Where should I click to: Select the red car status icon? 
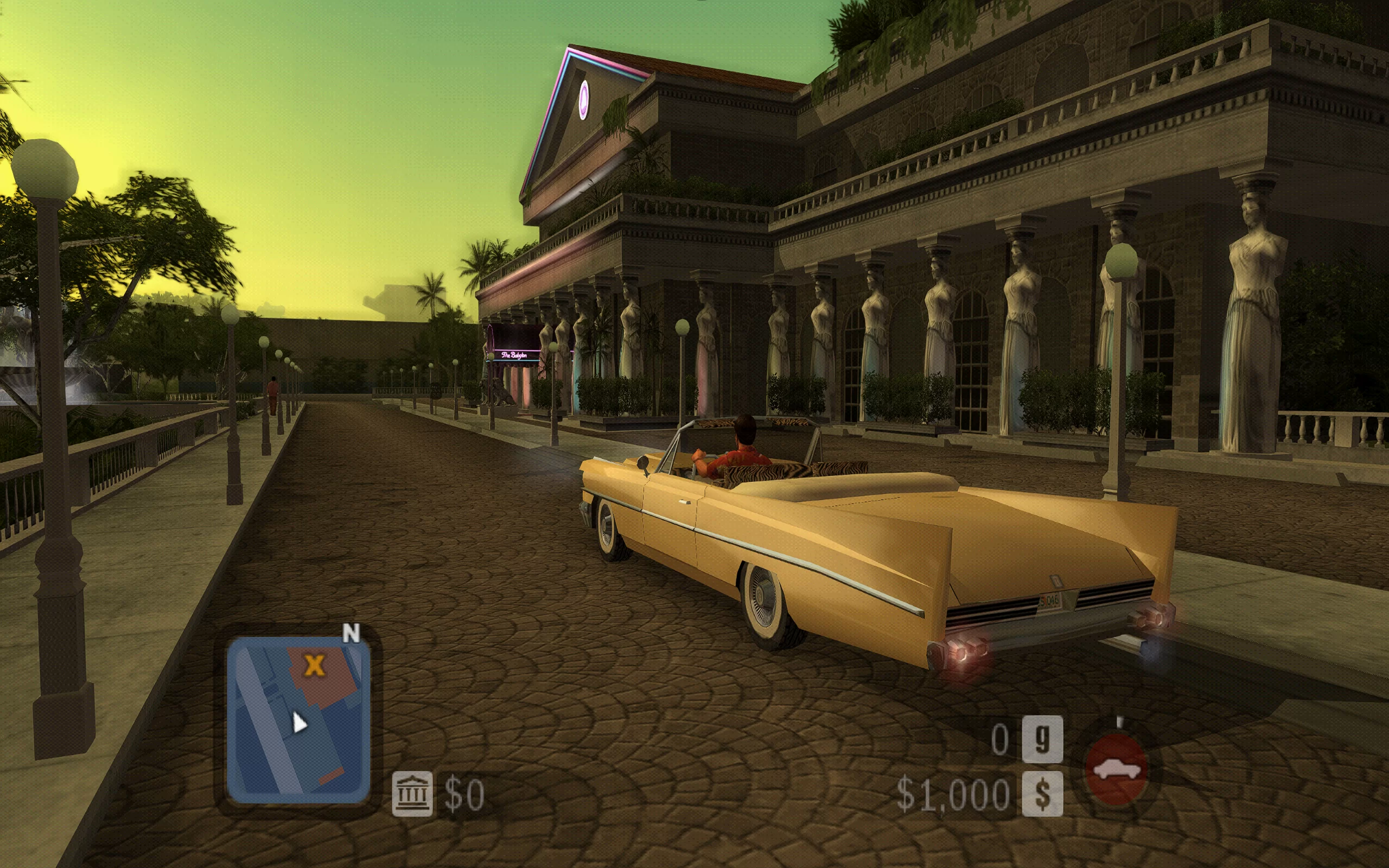click(x=1117, y=769)
